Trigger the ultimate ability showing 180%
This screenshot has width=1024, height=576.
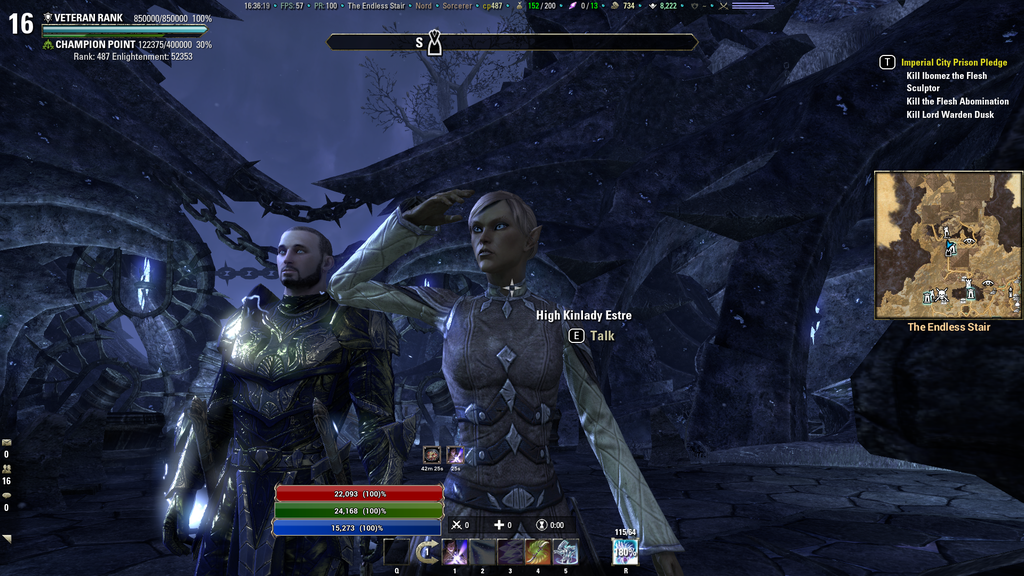[625, 552]
